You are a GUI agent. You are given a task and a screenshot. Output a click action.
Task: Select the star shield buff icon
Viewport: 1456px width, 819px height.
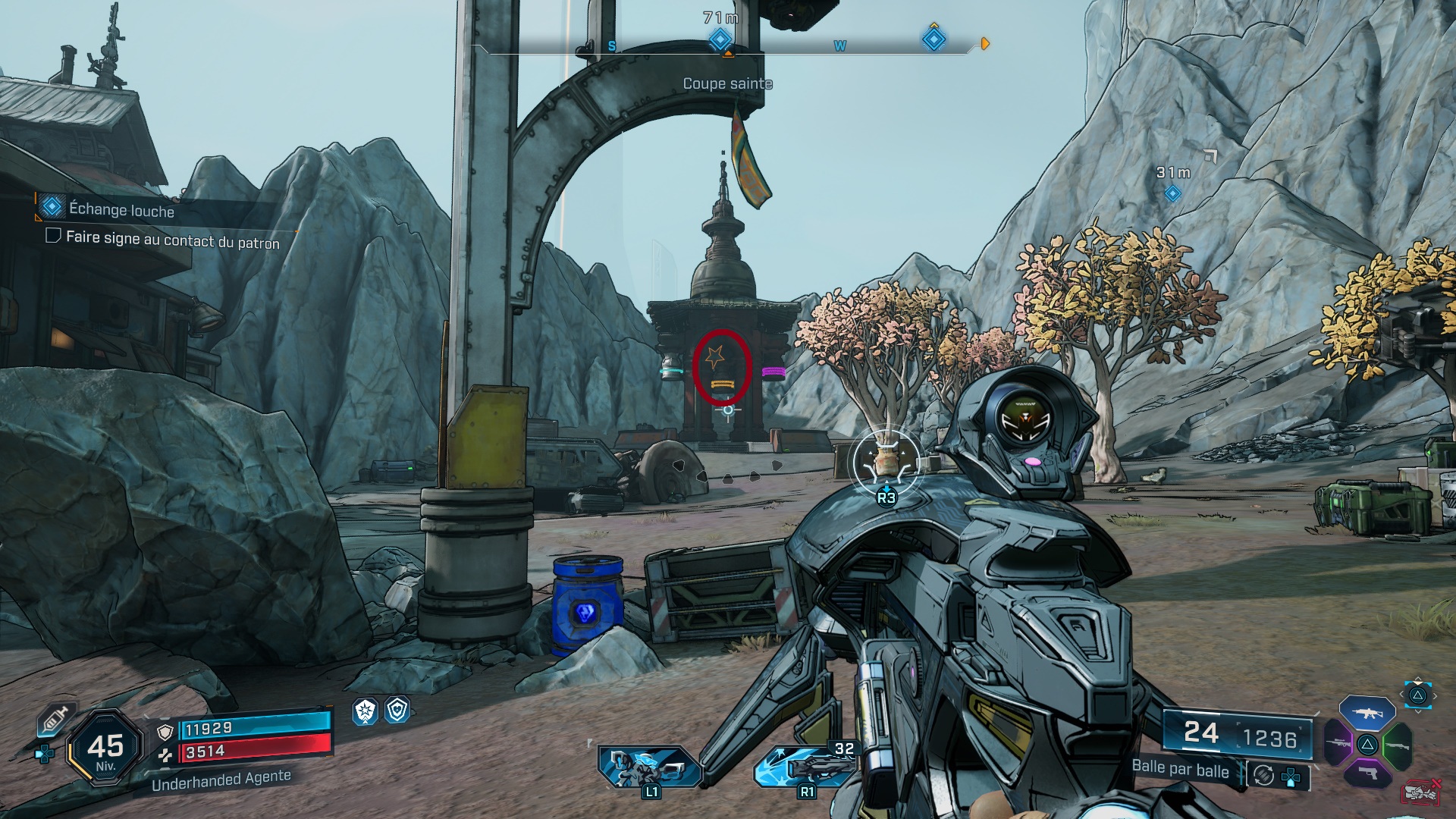366,711
